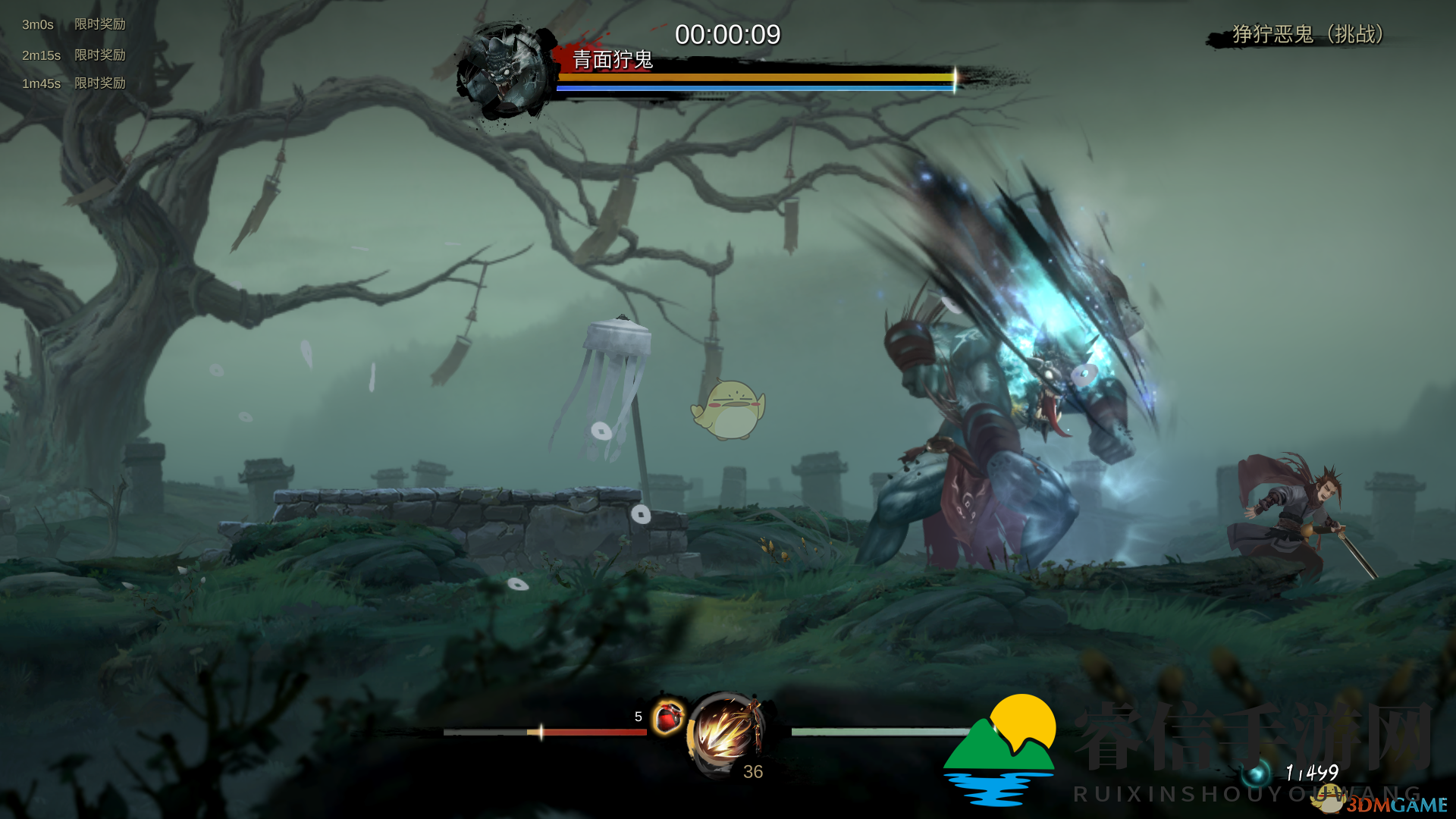Select the 2m15s 限时奖励 entry
The width and height of the screenshot is (1456, 819).
(x=74, y=55)
